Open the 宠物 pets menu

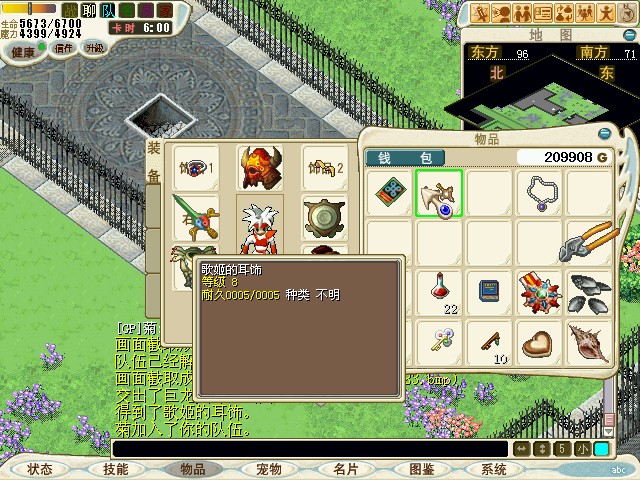(x=268, y=468)
